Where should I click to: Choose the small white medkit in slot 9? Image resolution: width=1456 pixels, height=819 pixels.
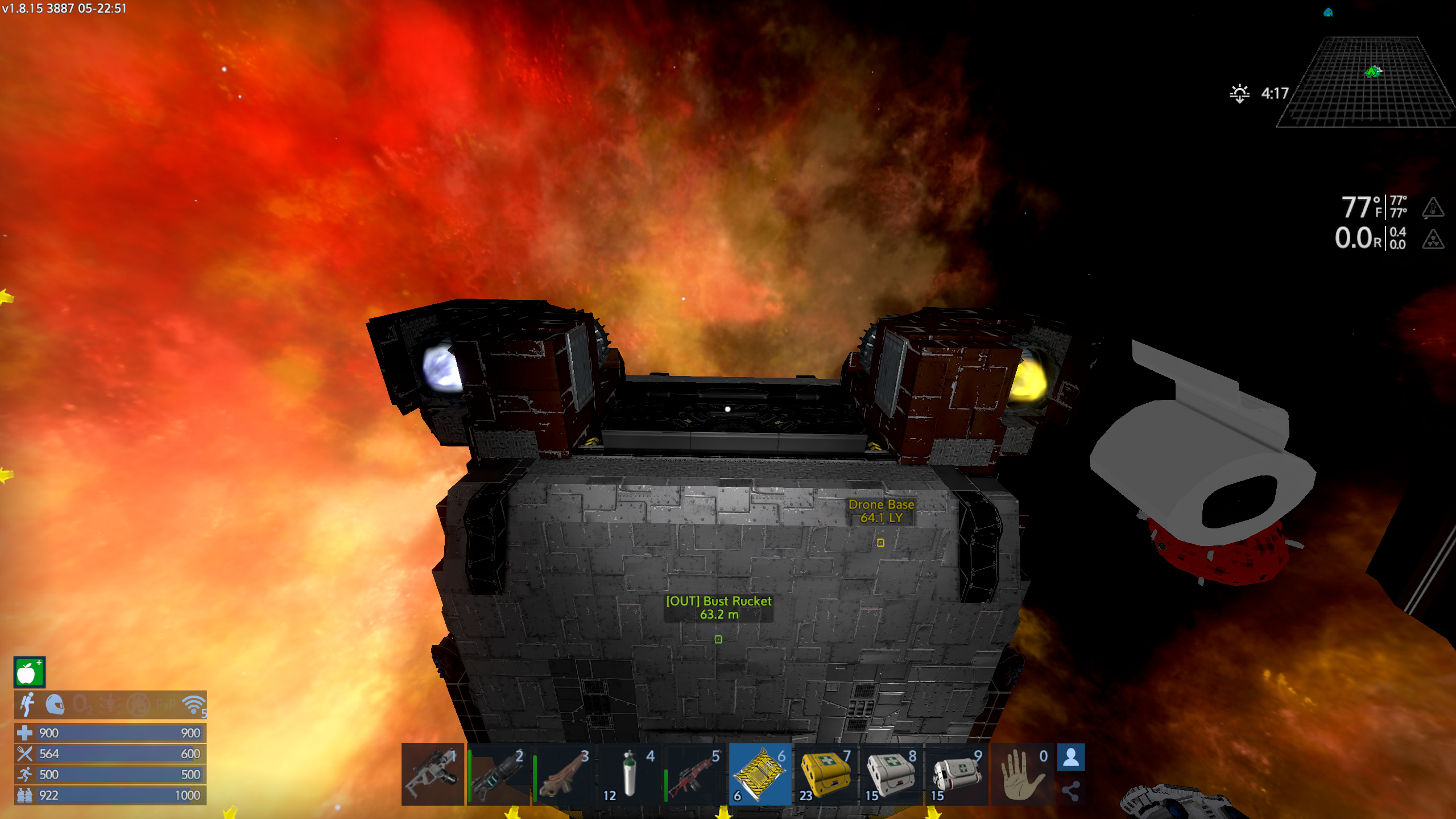coord(956,774)
